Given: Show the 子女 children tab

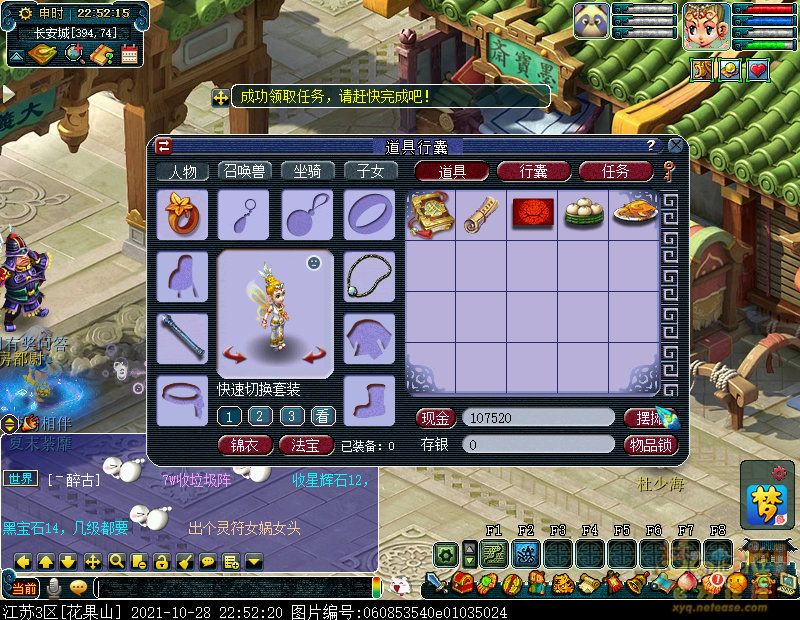Looking at the screenshot, I should (x=370, y=171).
